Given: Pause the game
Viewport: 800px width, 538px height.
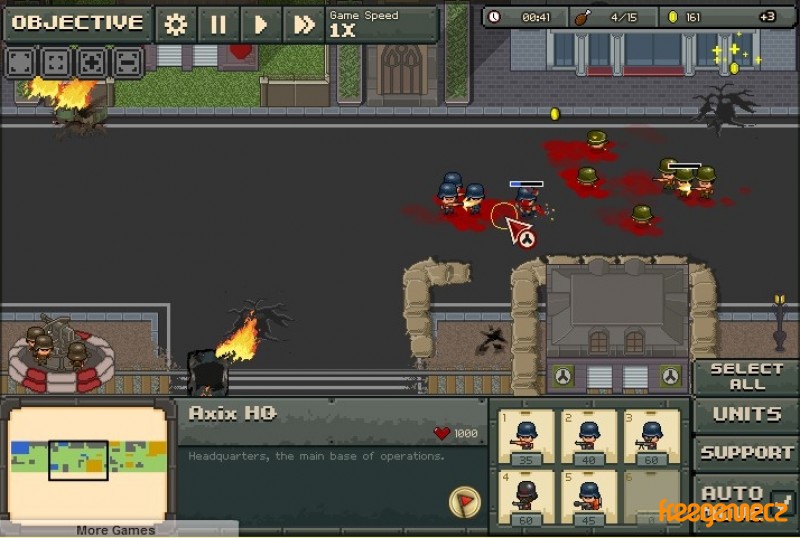Looking at the screenshot, I should (x=218, y=24).
